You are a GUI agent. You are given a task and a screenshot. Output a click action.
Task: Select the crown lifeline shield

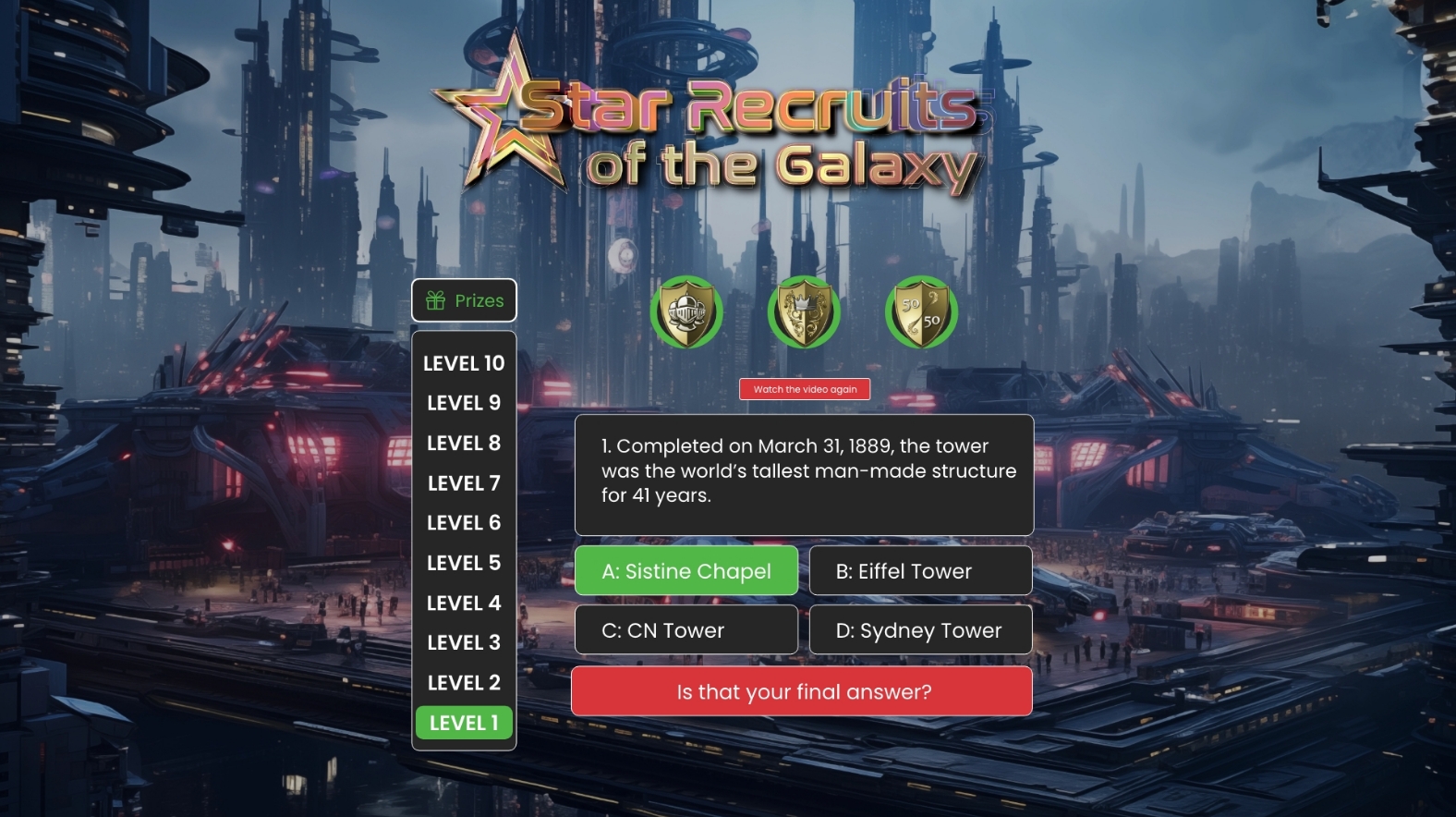(804, 312)
